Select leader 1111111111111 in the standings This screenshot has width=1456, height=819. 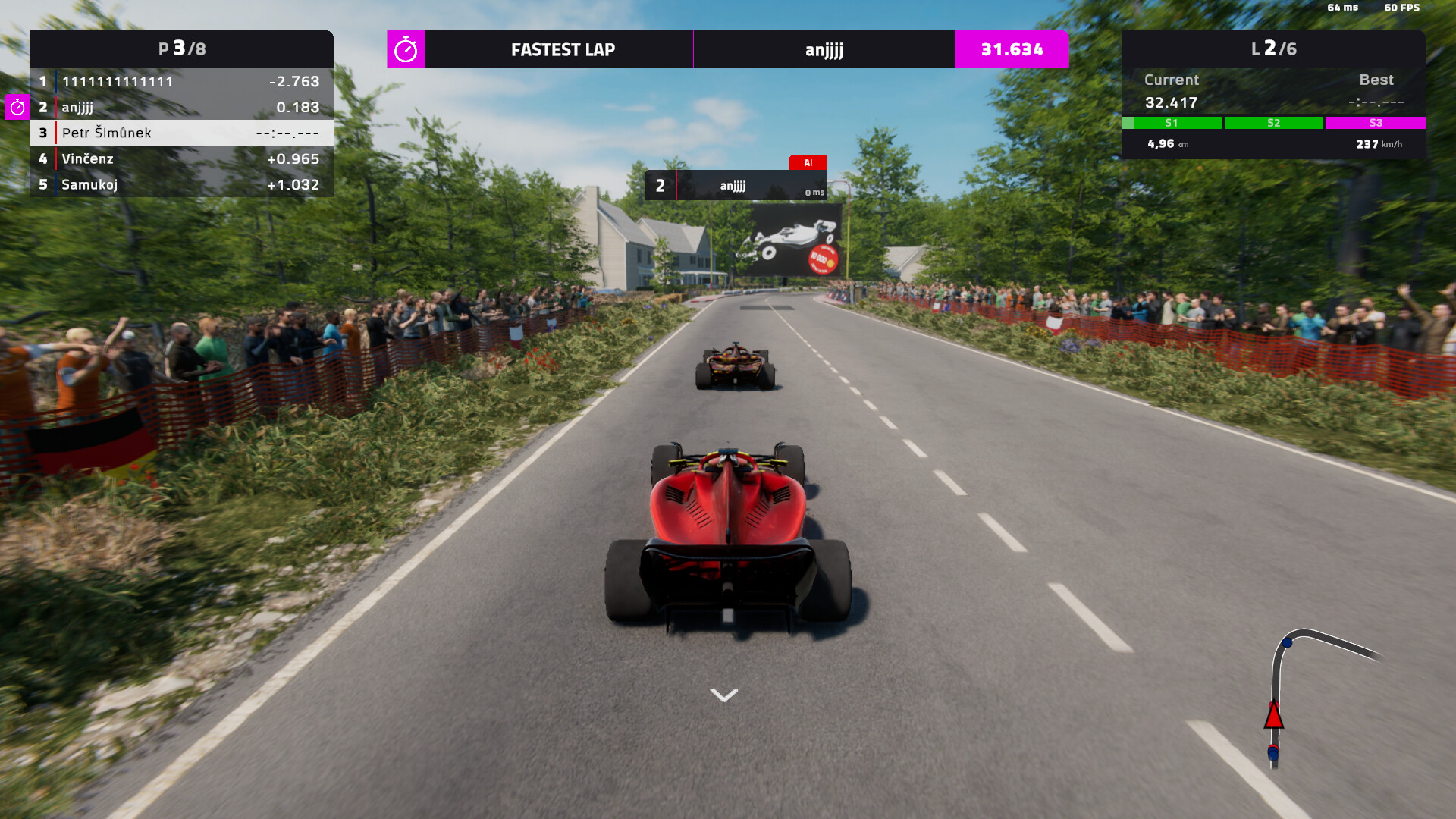pyautogui.click(x=182, y=81)
